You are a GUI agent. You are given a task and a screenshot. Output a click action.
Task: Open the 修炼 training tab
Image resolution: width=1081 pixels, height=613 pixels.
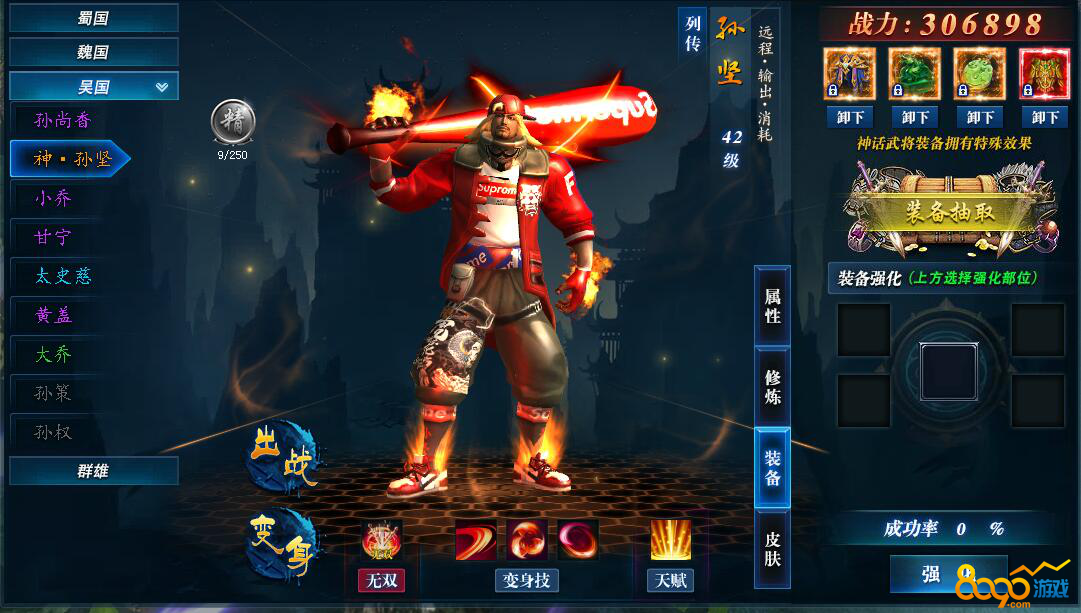tap(772, 386)
